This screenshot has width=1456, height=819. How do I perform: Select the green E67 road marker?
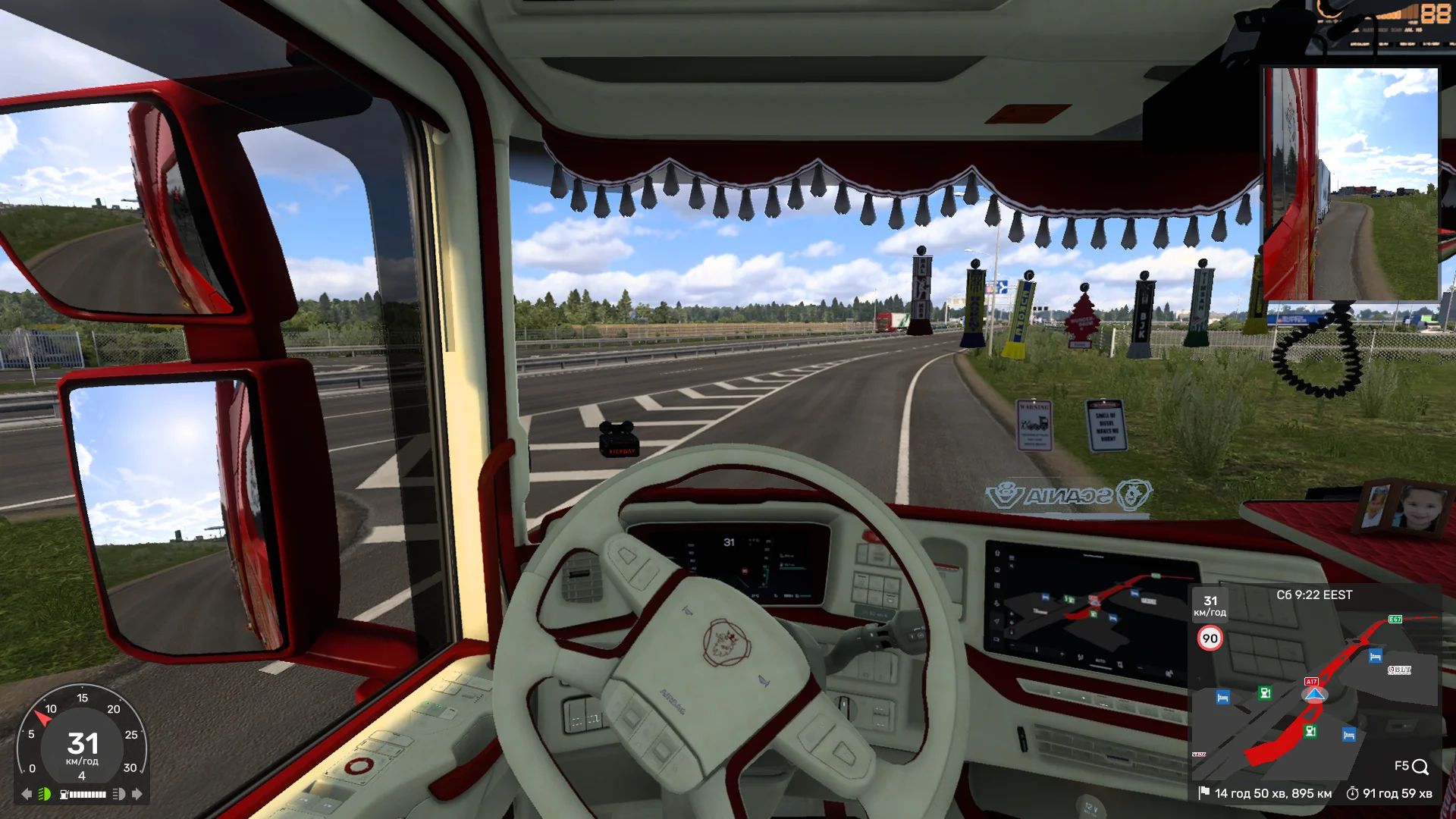click(x=1395, y=620)
